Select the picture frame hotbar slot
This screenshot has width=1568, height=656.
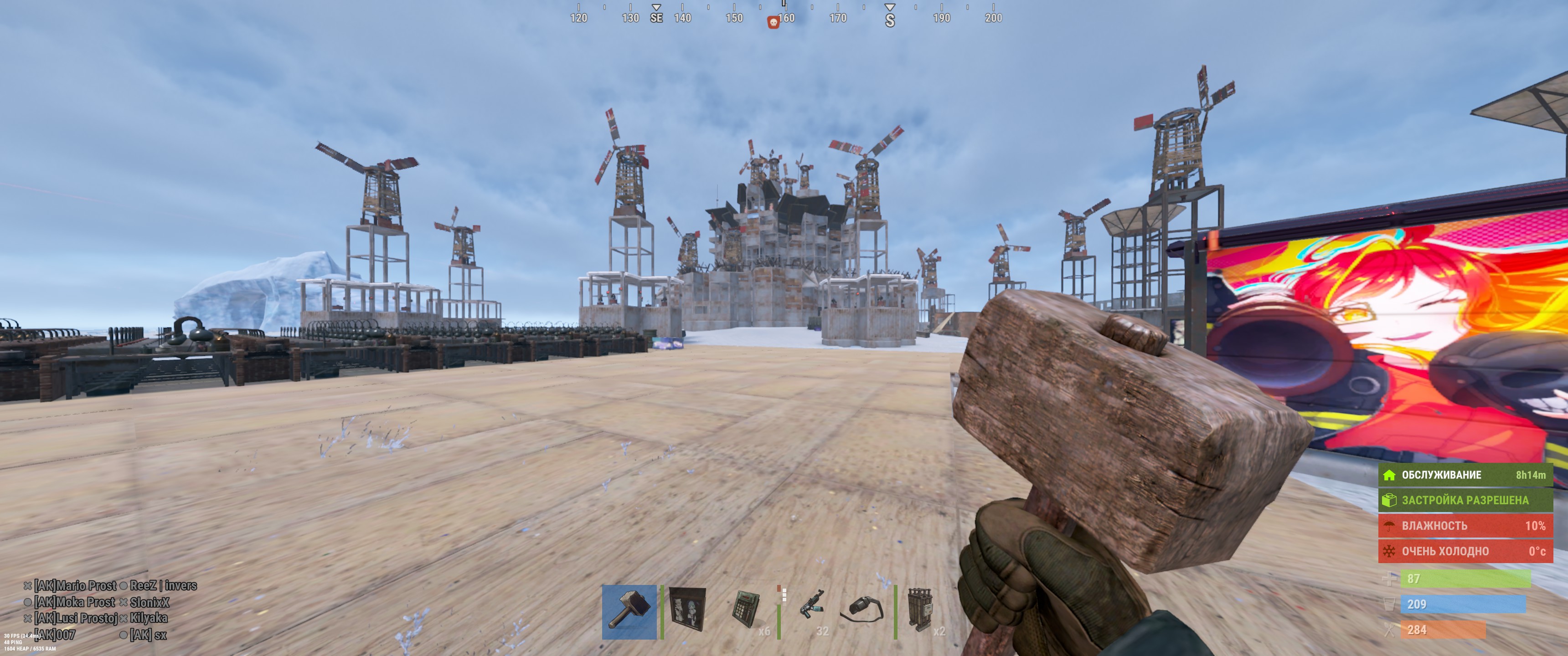pos(688,611)
